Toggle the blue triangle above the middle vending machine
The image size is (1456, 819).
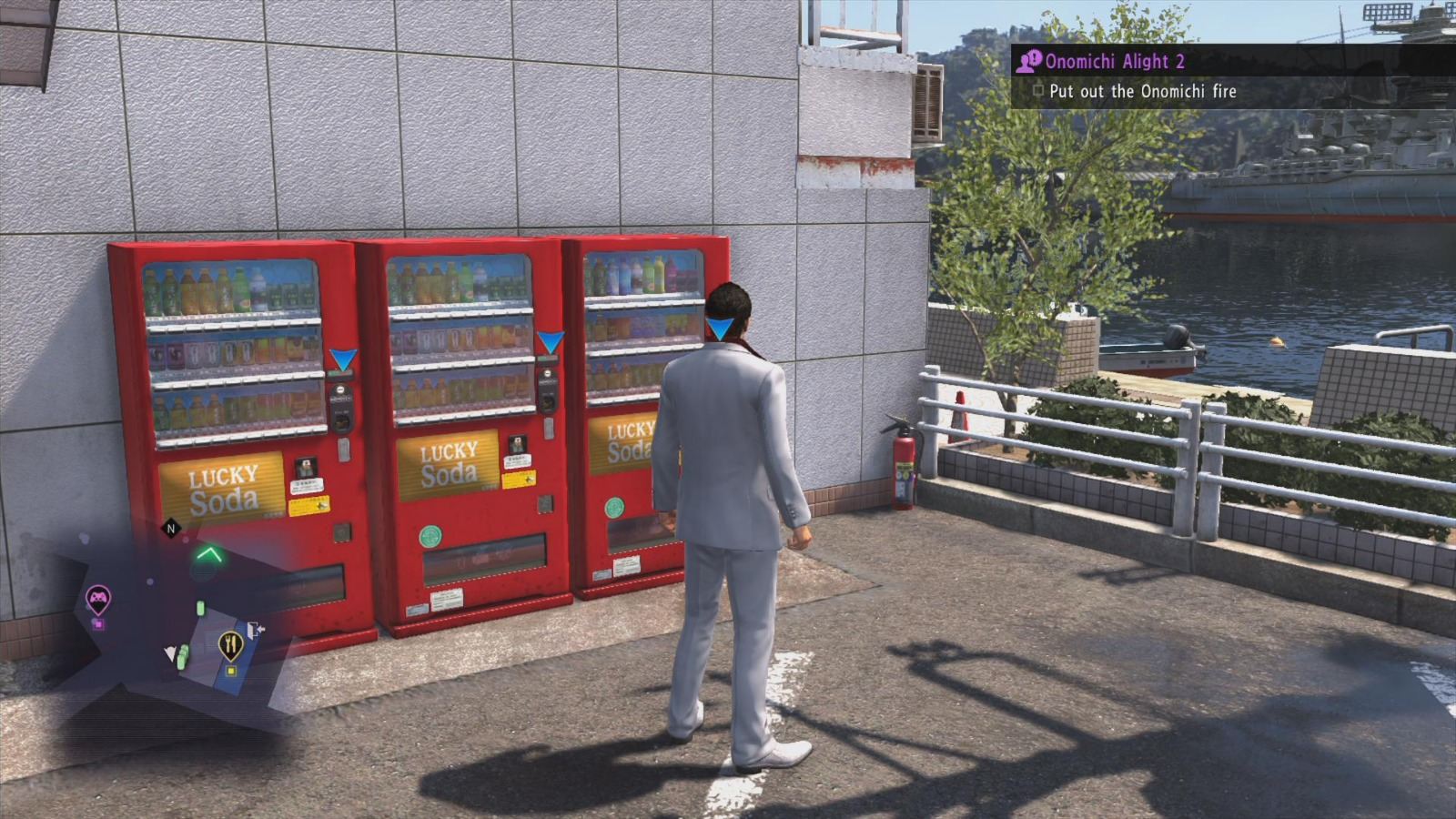[x=550, y=339]
